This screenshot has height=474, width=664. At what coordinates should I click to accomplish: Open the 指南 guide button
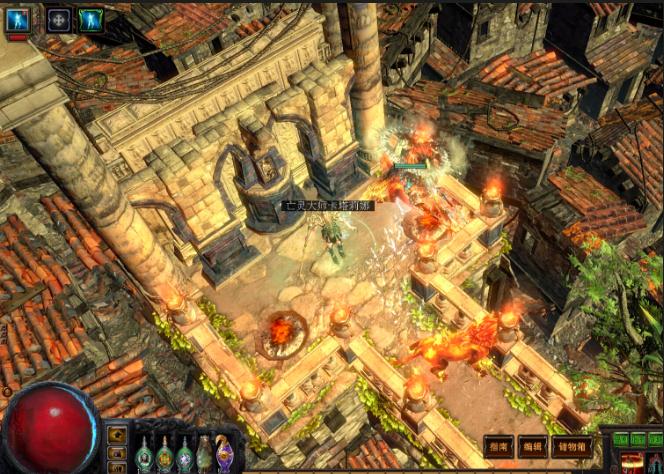coord(498,446)
